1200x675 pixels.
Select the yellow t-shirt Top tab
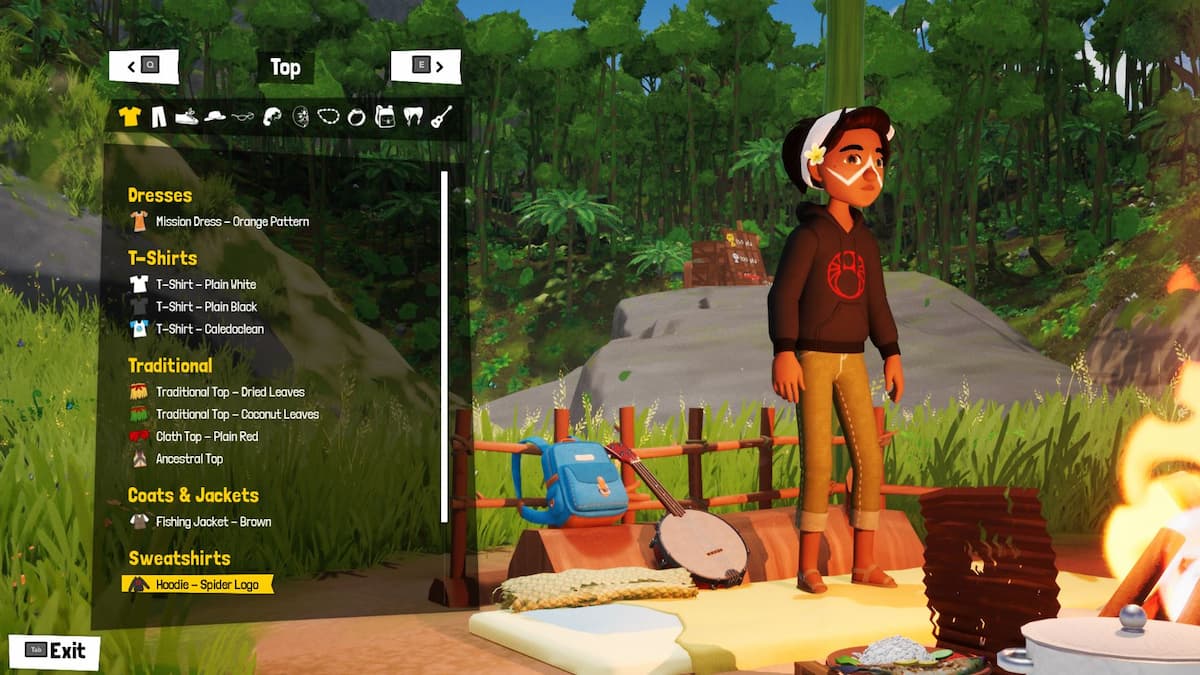[x=129, y=117]
